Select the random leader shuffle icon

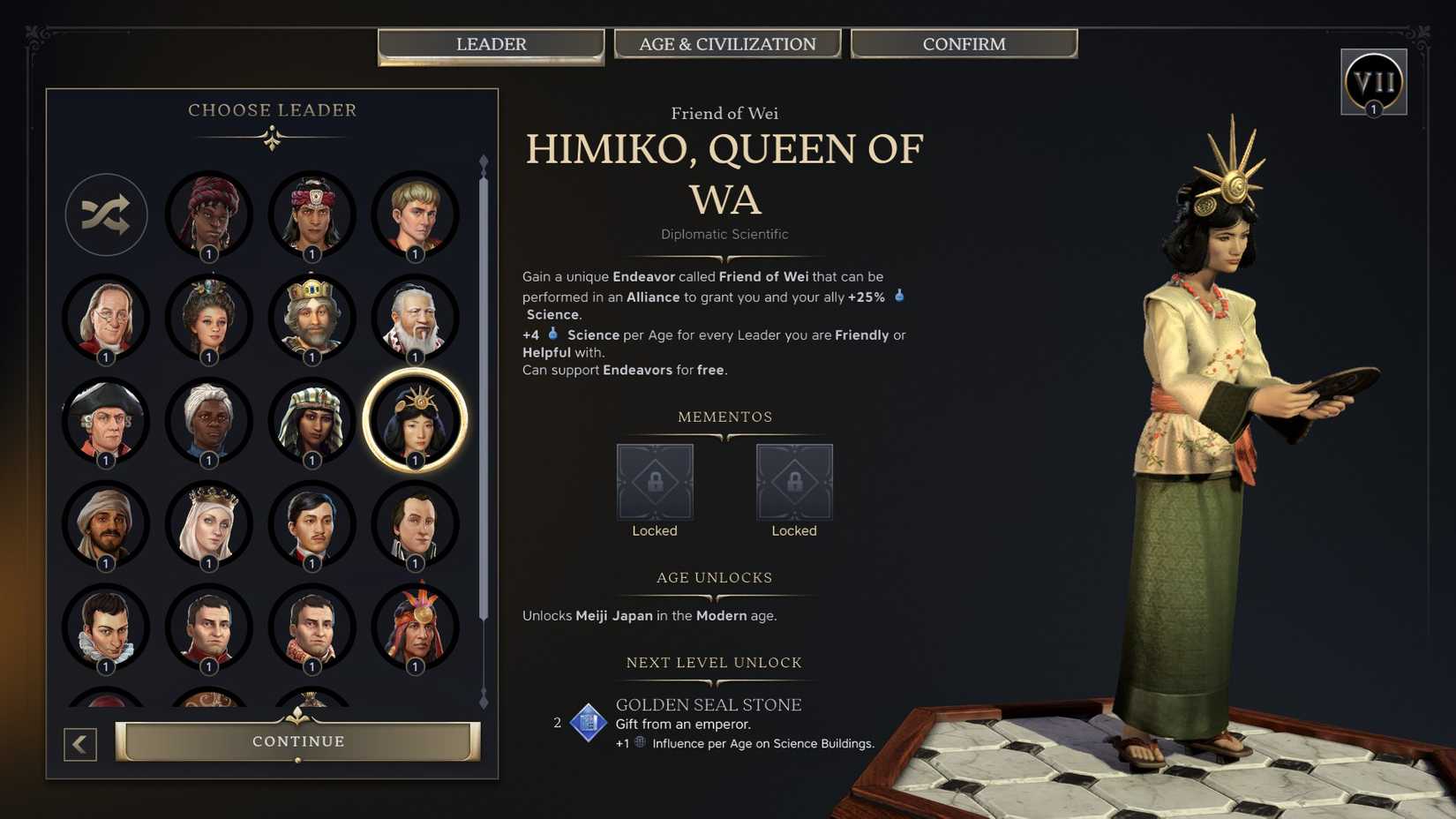coord(106,214)
